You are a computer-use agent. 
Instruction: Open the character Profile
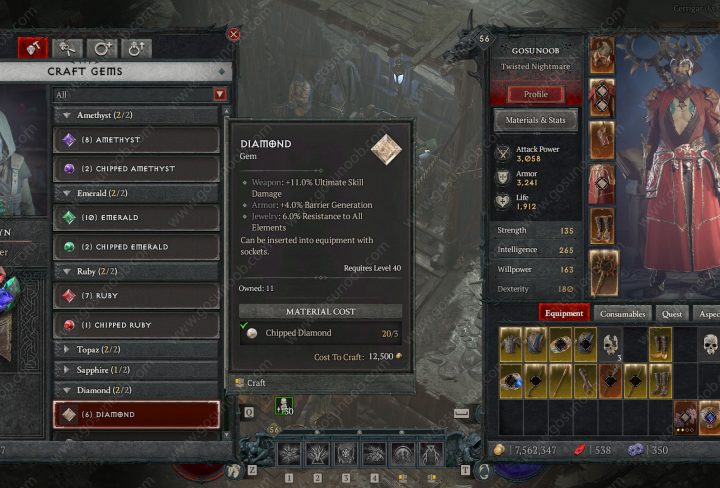(535, 94)
